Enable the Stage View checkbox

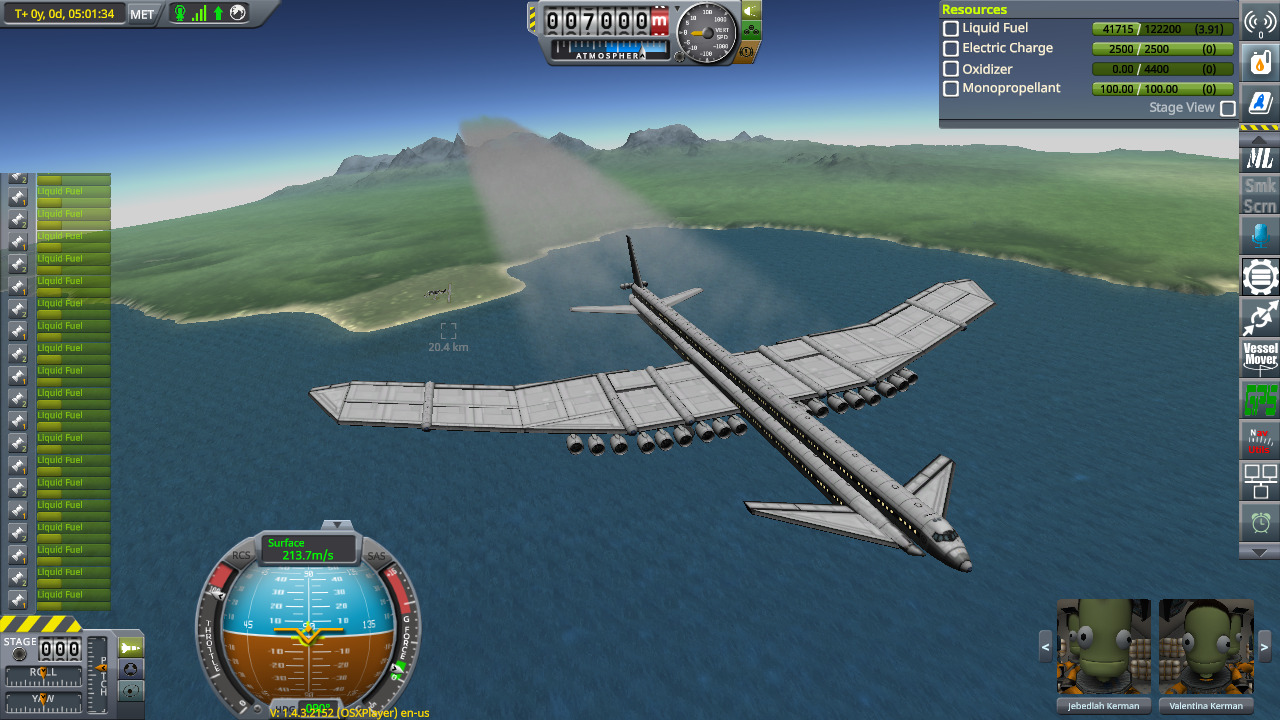(1228, 108)
